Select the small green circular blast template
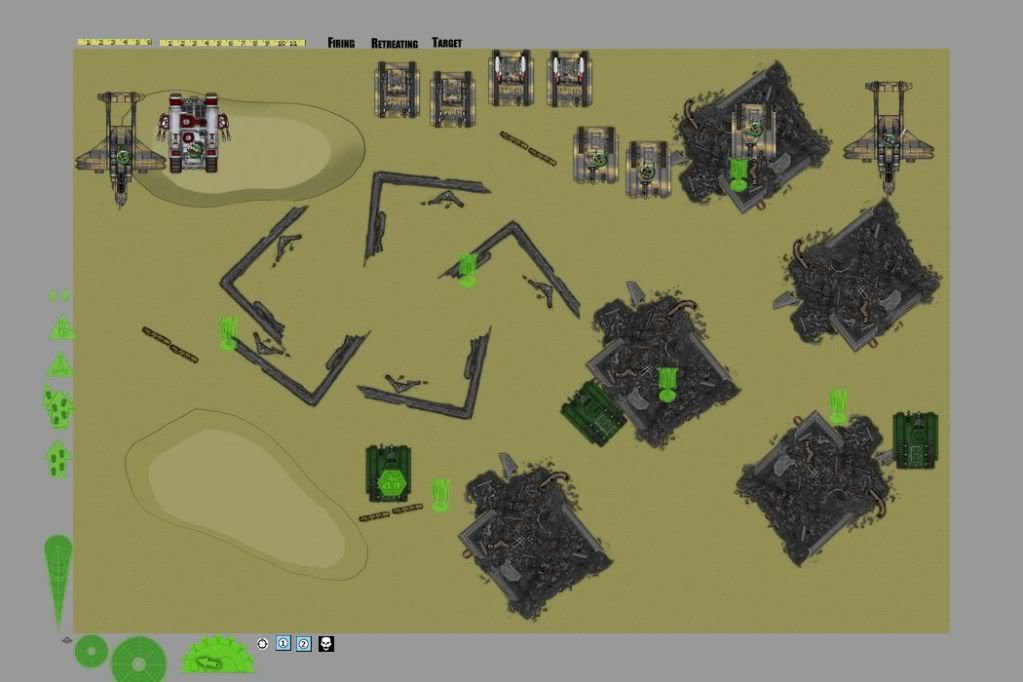The width and height of the screenshot is (1023, 682). (91, 651)
